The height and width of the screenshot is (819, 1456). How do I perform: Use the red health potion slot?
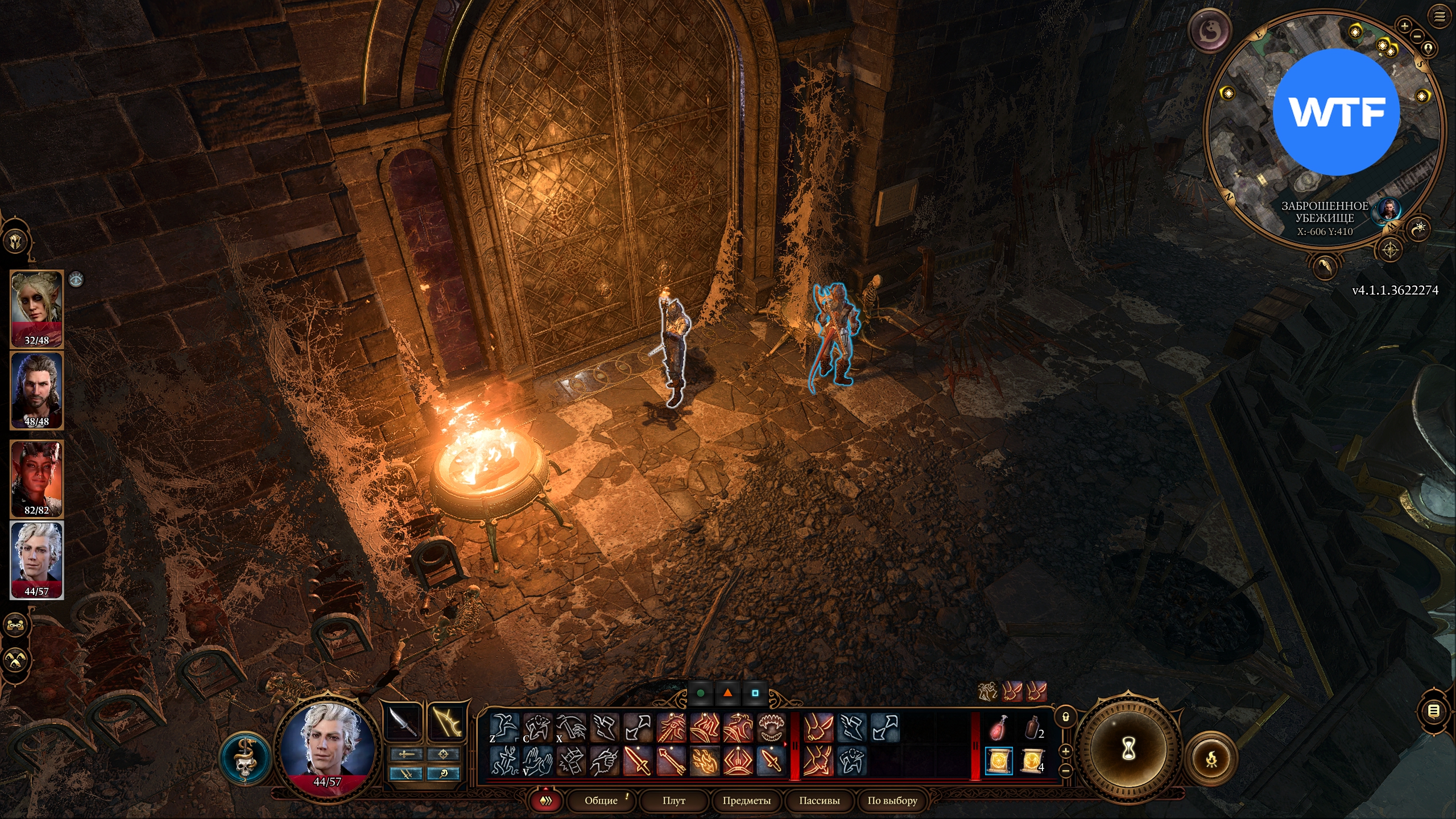click(999, 729)
